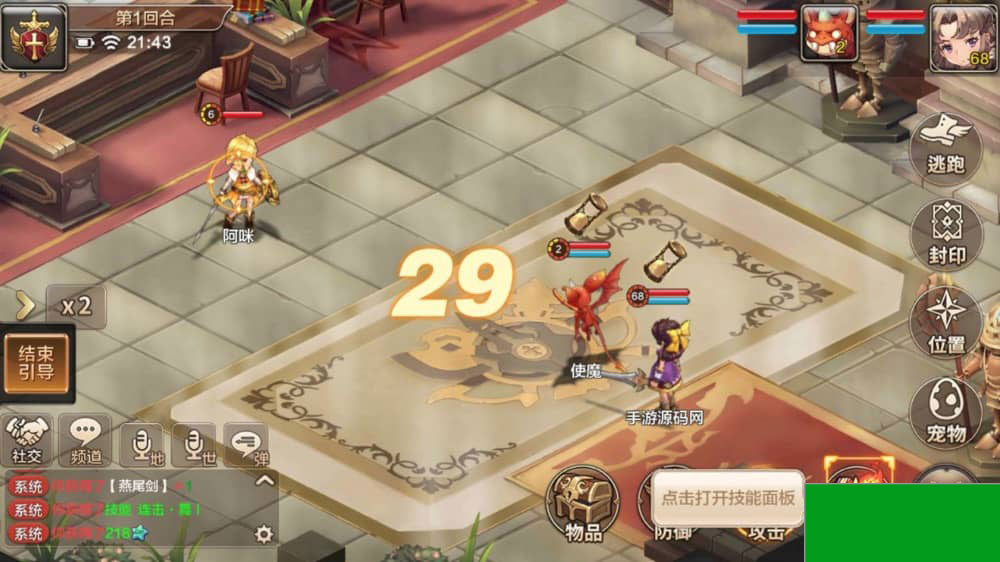1000x562 pixels.
Task: Expand the side panel arrow beside x2
Action: tap(25, 306)
